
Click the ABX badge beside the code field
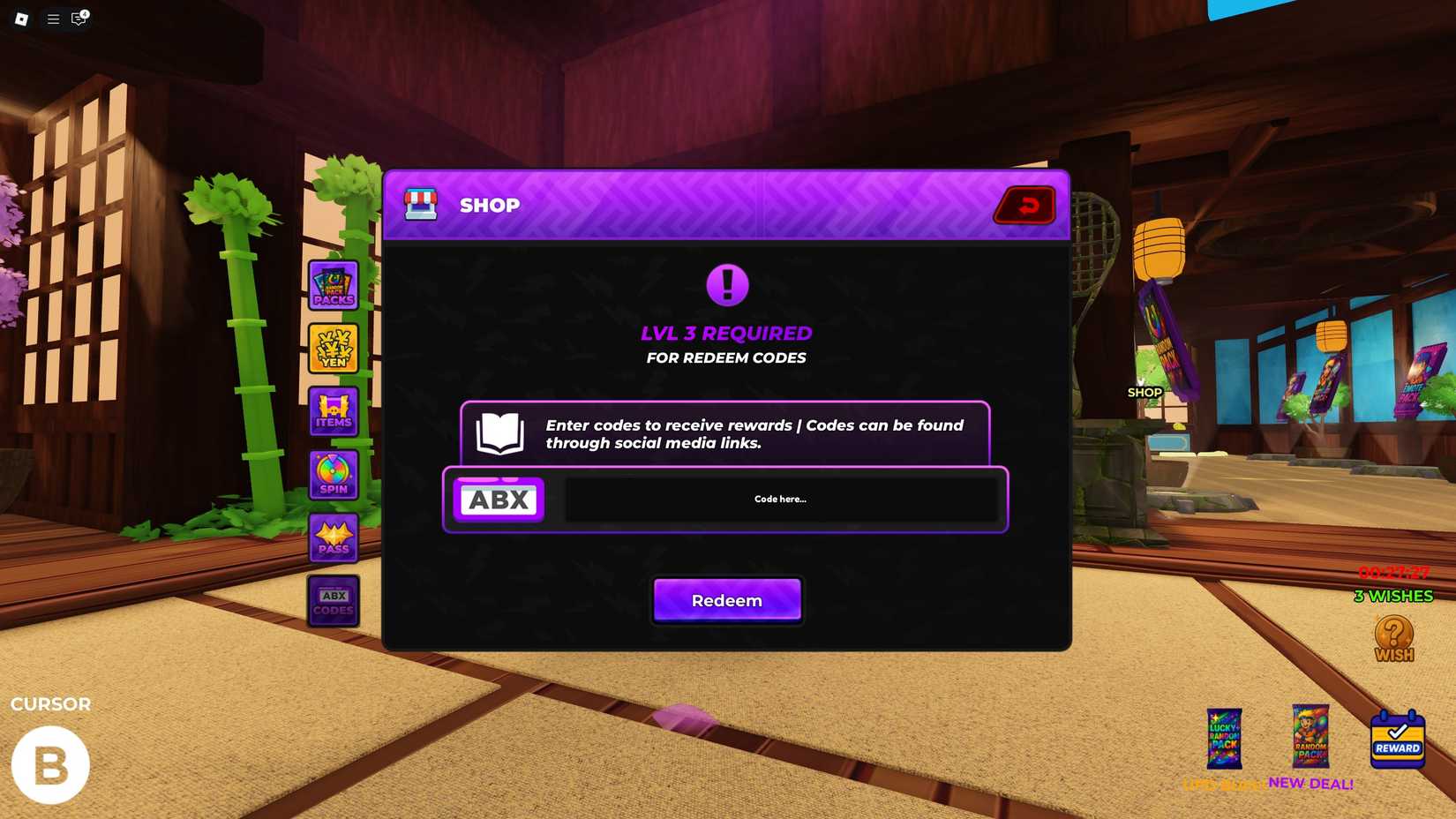point(499,500)
